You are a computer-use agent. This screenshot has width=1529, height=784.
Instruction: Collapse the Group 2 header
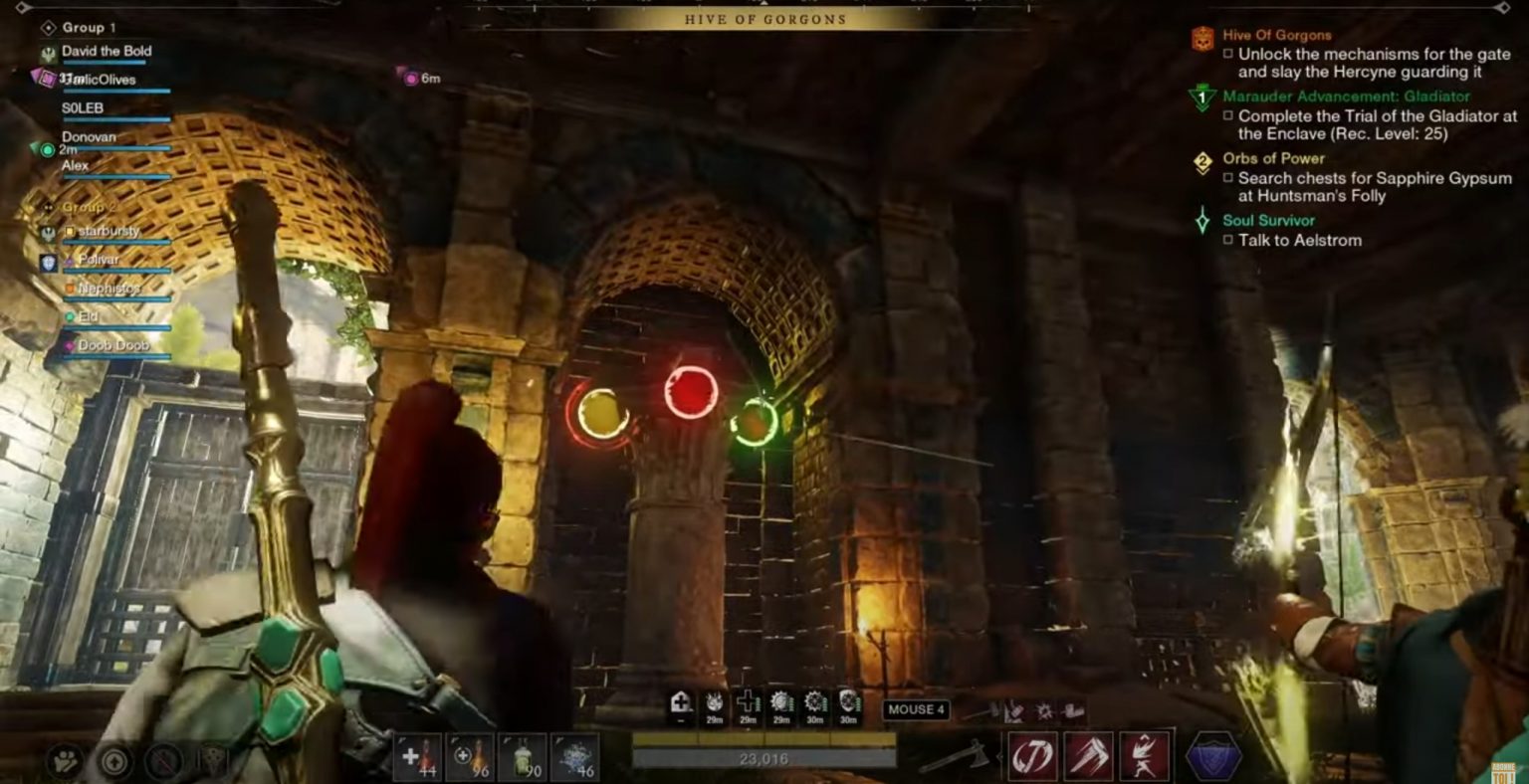[92, 207]
